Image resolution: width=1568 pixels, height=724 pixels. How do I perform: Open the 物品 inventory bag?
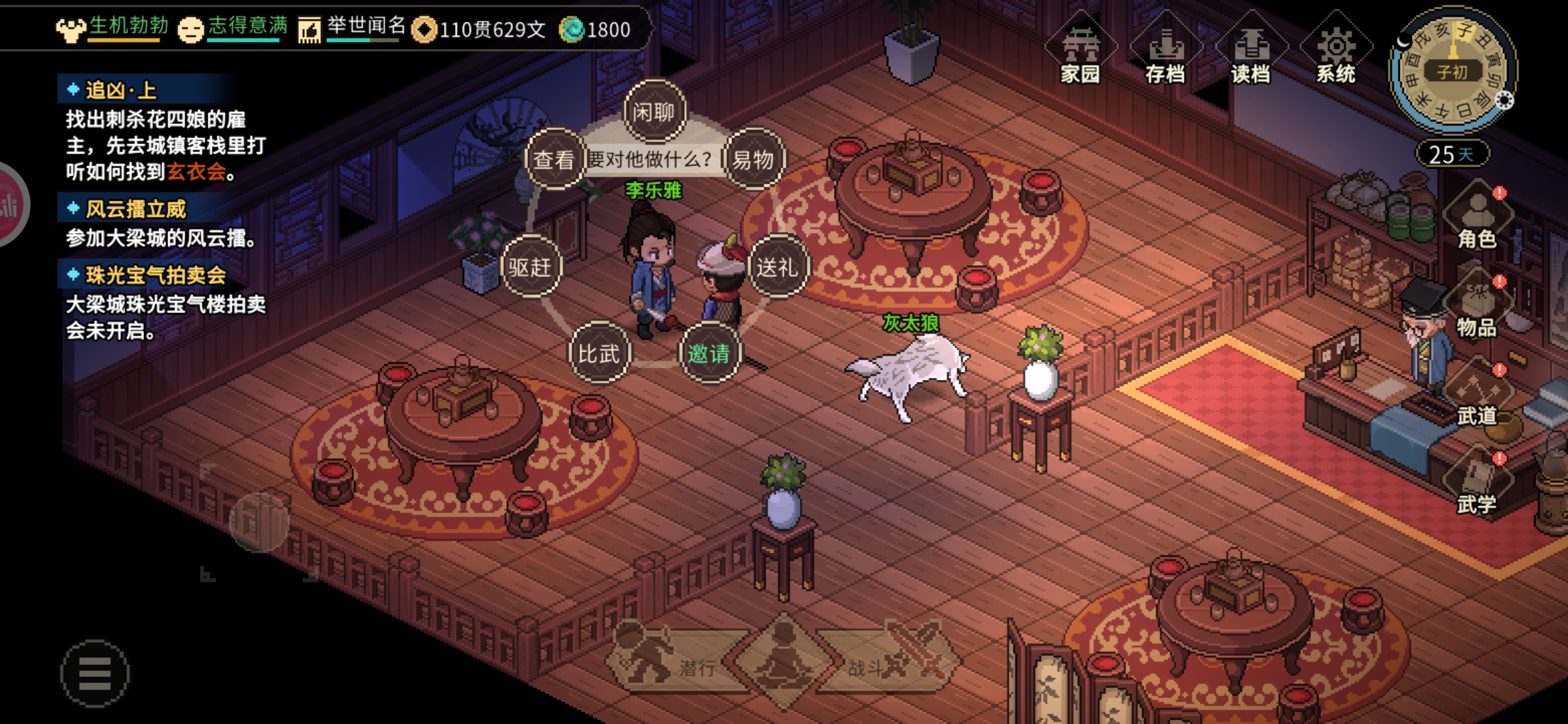click(x=1477, y=308)
